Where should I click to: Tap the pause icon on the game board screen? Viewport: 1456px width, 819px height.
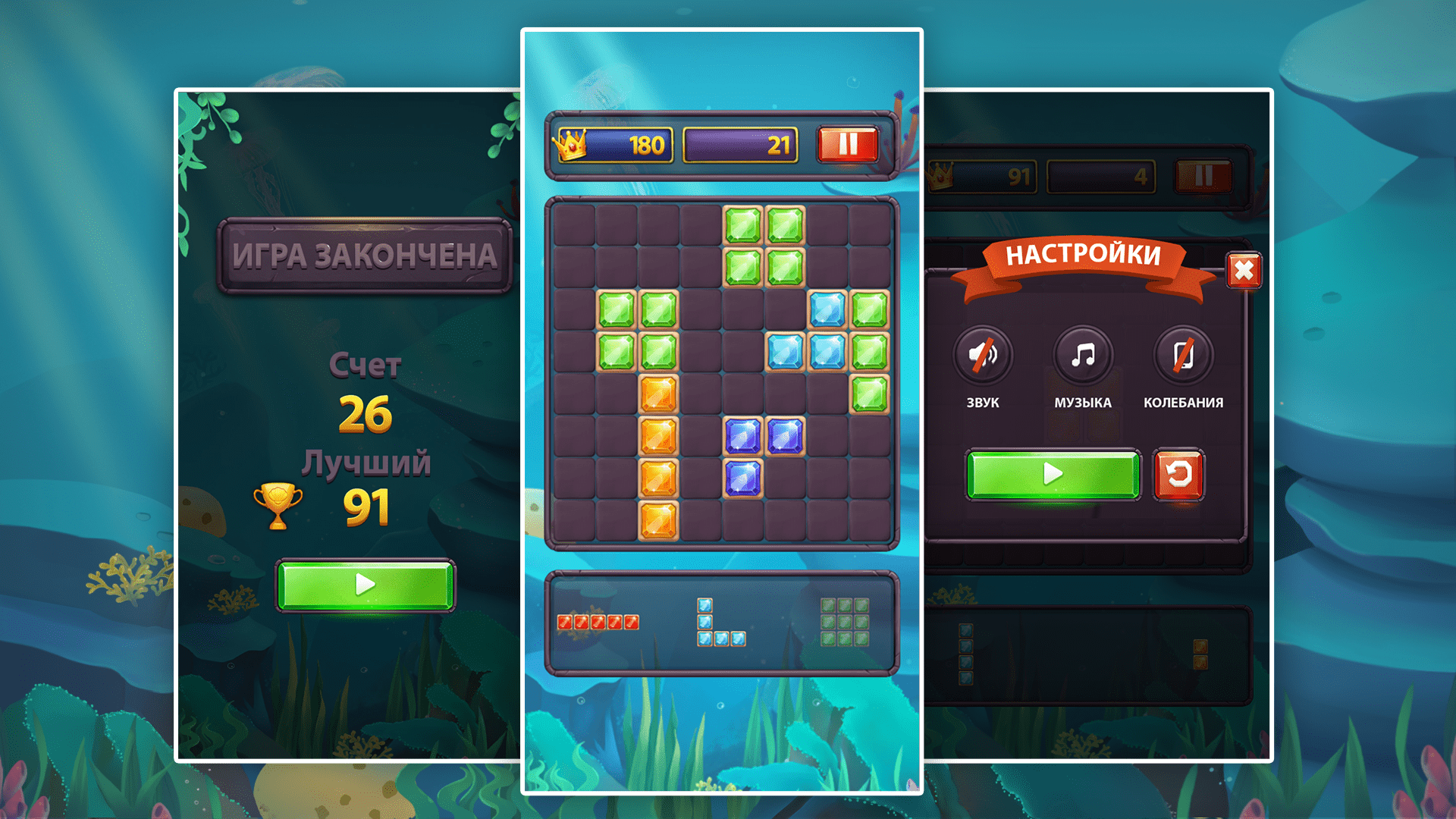click(x=847, y=144)
